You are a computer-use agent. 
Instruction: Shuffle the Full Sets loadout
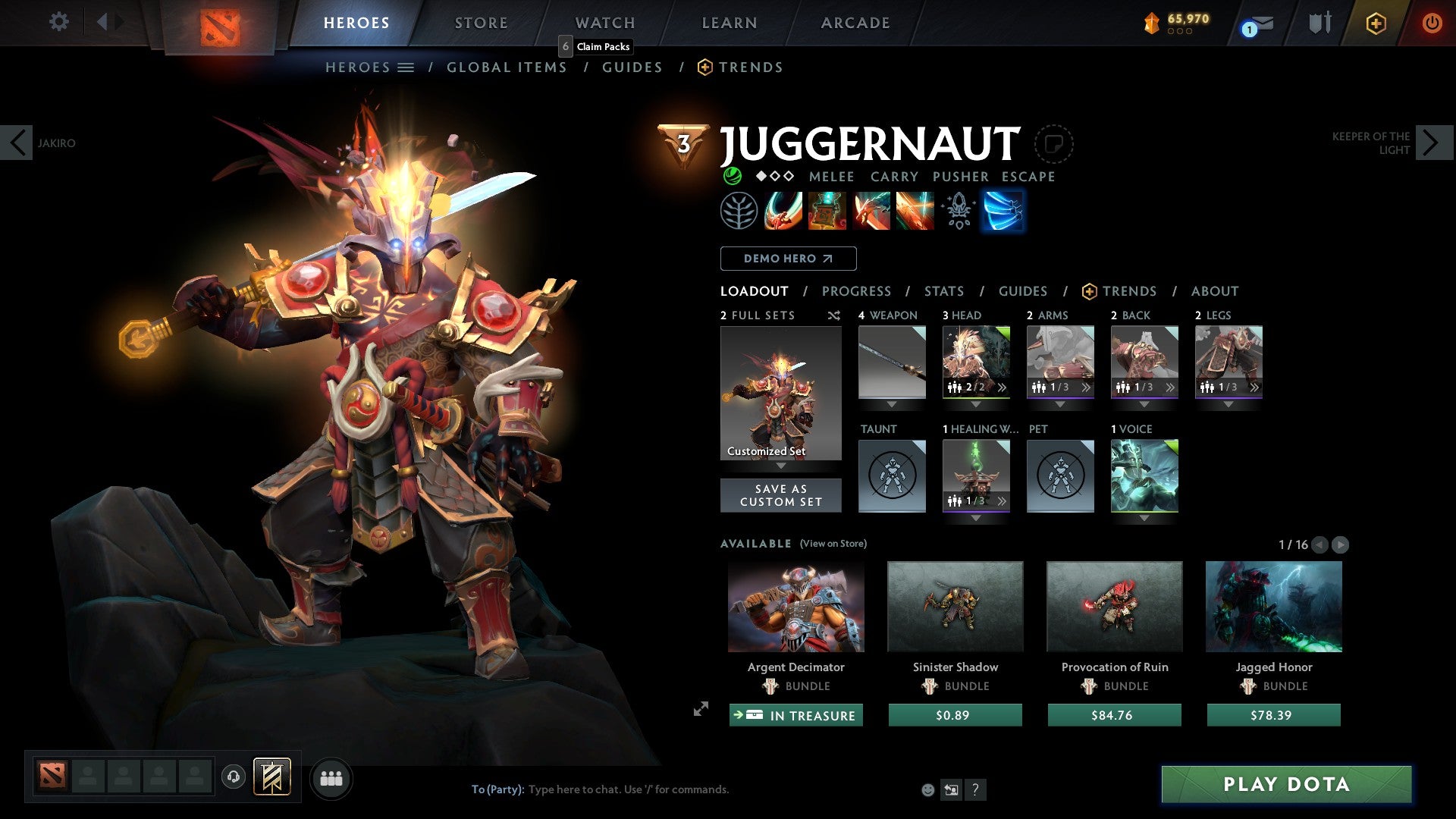834,315
